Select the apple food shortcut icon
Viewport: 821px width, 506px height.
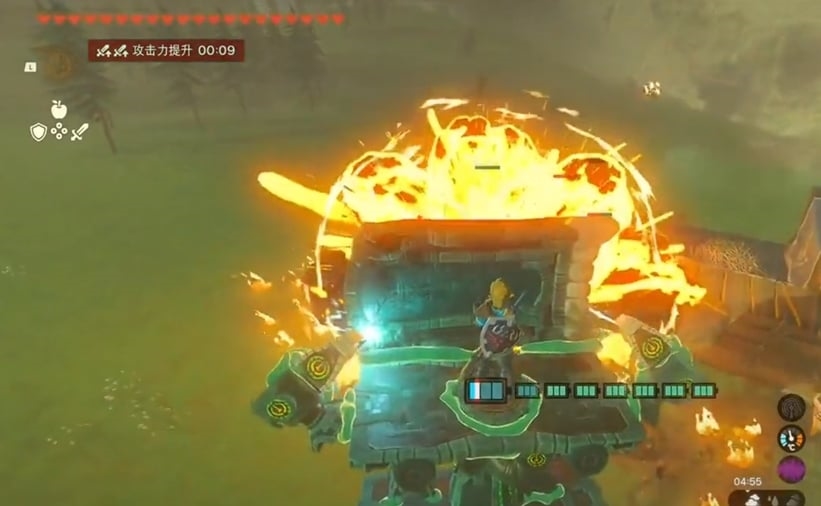(59, 109)
